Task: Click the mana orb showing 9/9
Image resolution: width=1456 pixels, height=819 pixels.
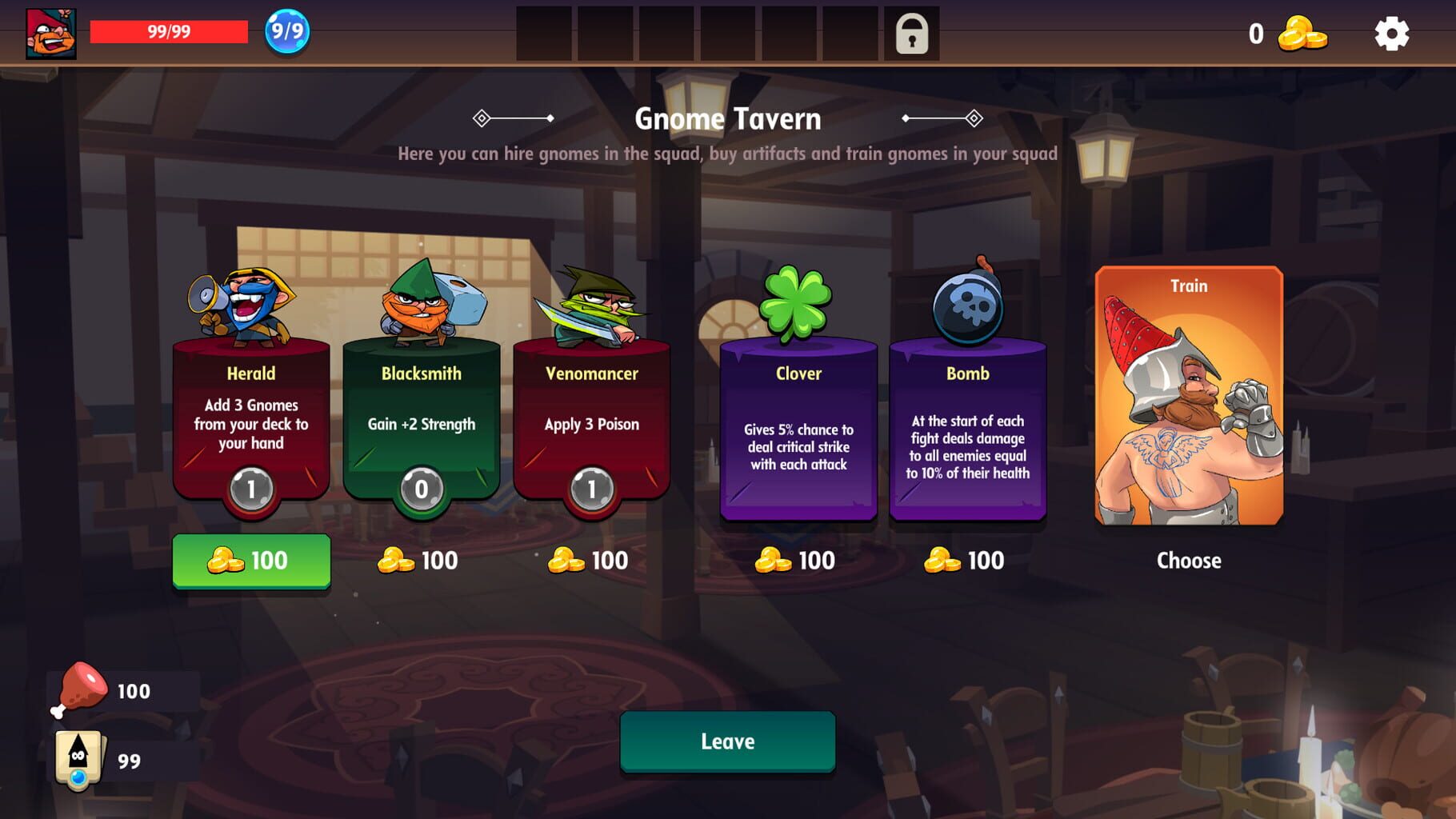Action: coord(284,34)
